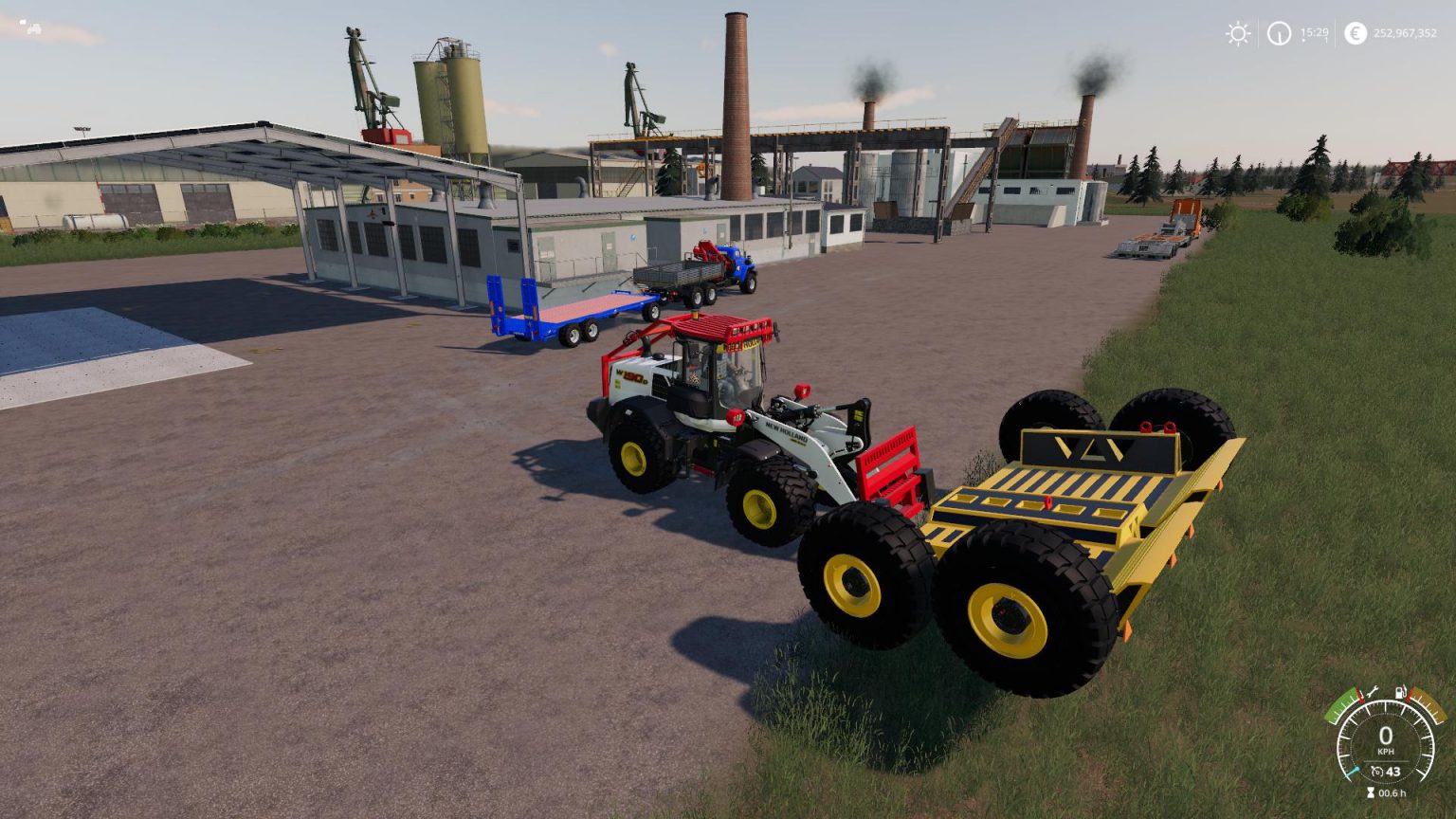
Task: Click the 0 KPH speedometer center
Action: pyautogui.click(x=1386, y=735)
